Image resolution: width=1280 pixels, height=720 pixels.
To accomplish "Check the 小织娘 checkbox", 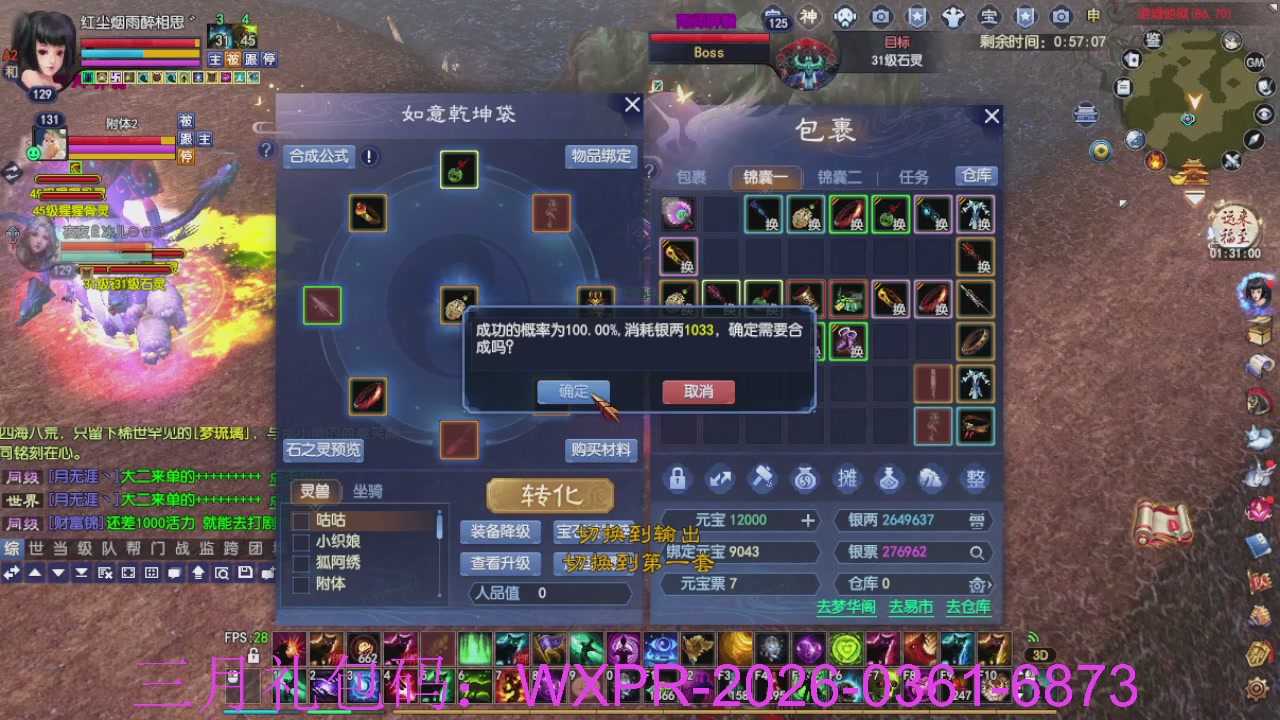I will point(302,540).
